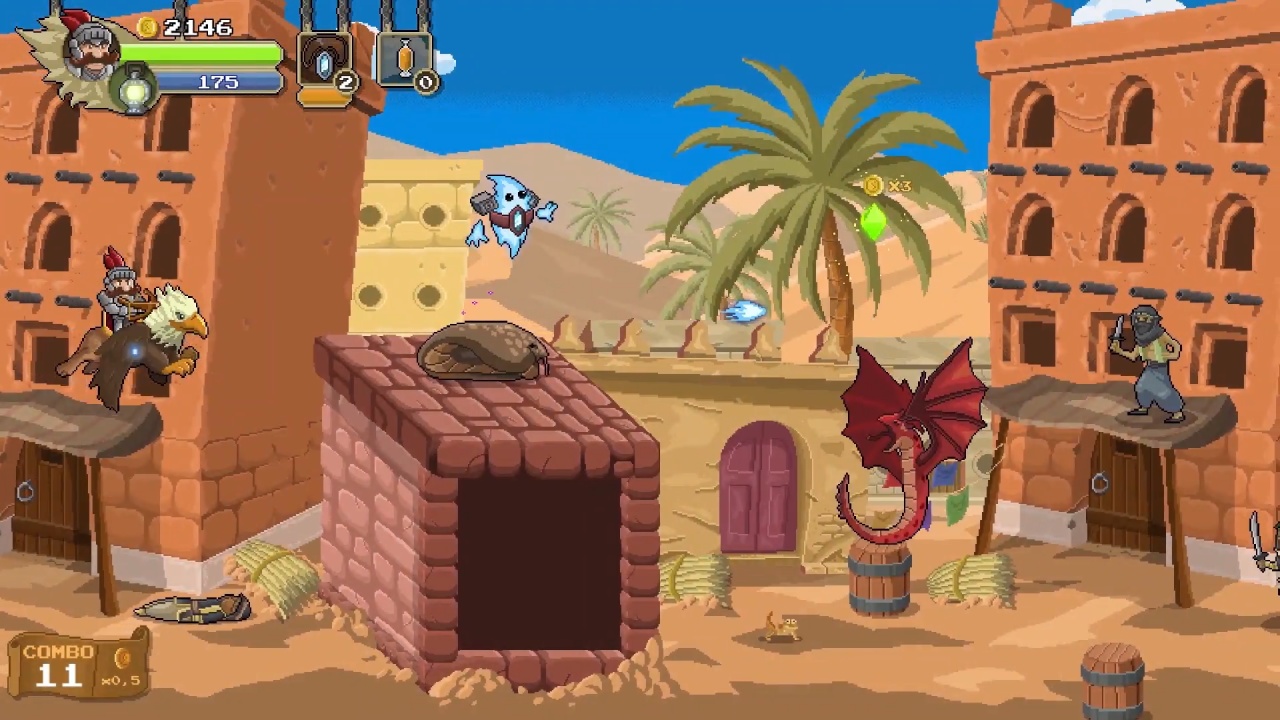Viewport: 1280px width, 720px height.
Task: Click the crystal slot count badge showing 2
Action: tap(345, 84)
